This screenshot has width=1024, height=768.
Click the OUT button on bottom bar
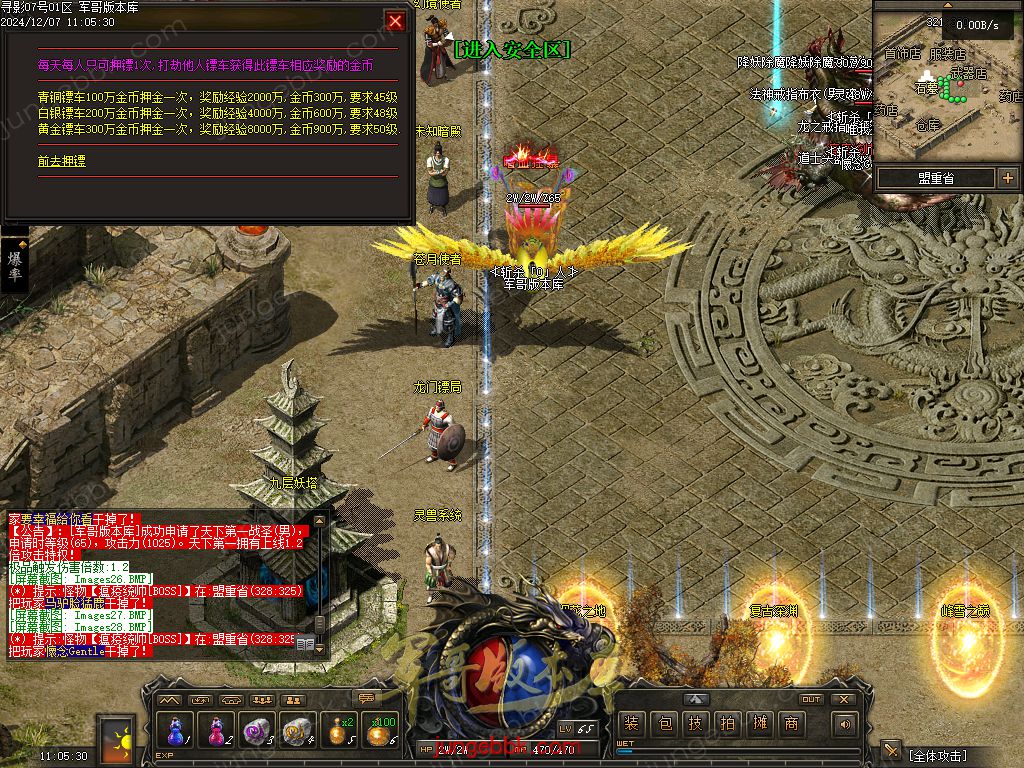811,699
